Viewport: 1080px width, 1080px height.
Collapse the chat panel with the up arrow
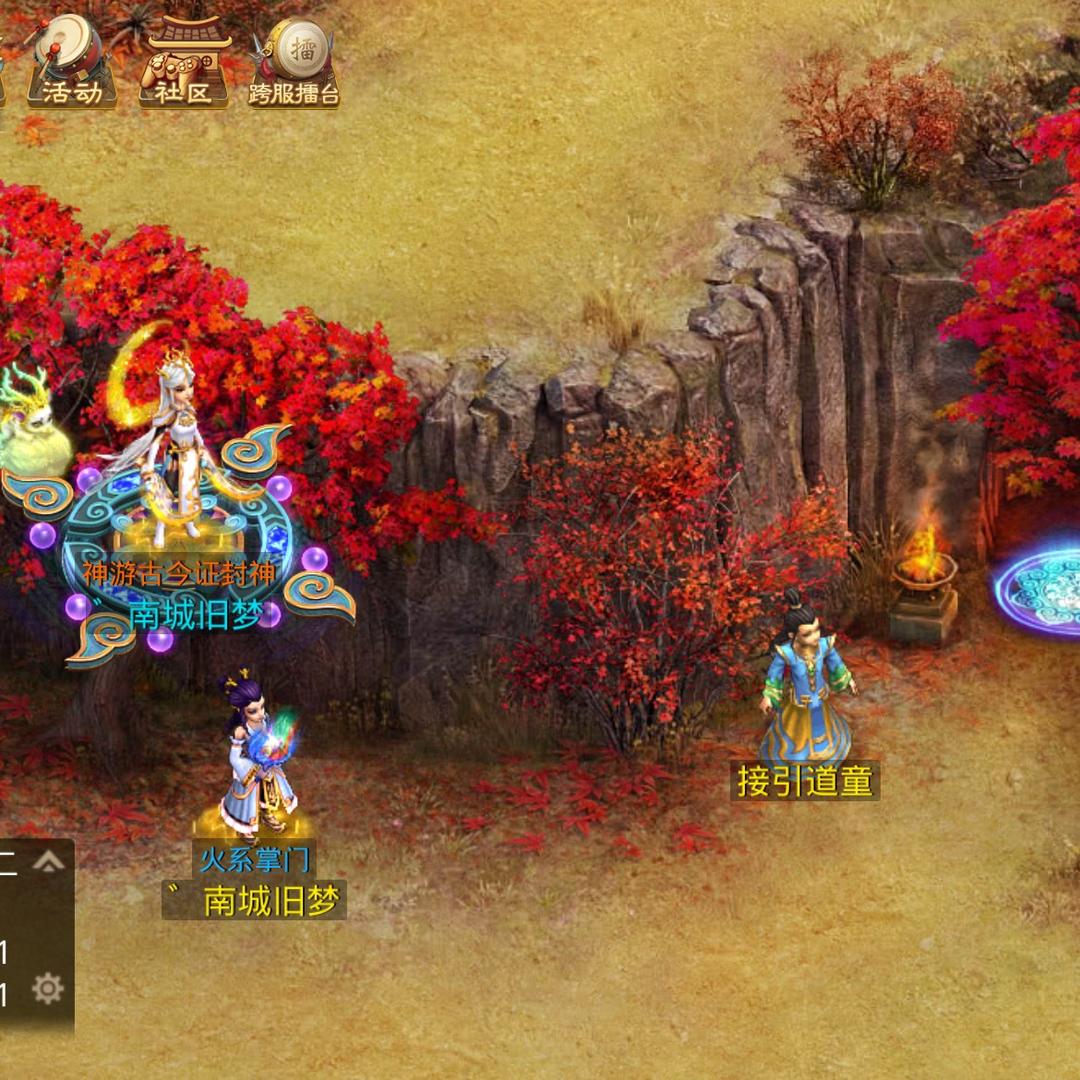click(x=48, y=862)
